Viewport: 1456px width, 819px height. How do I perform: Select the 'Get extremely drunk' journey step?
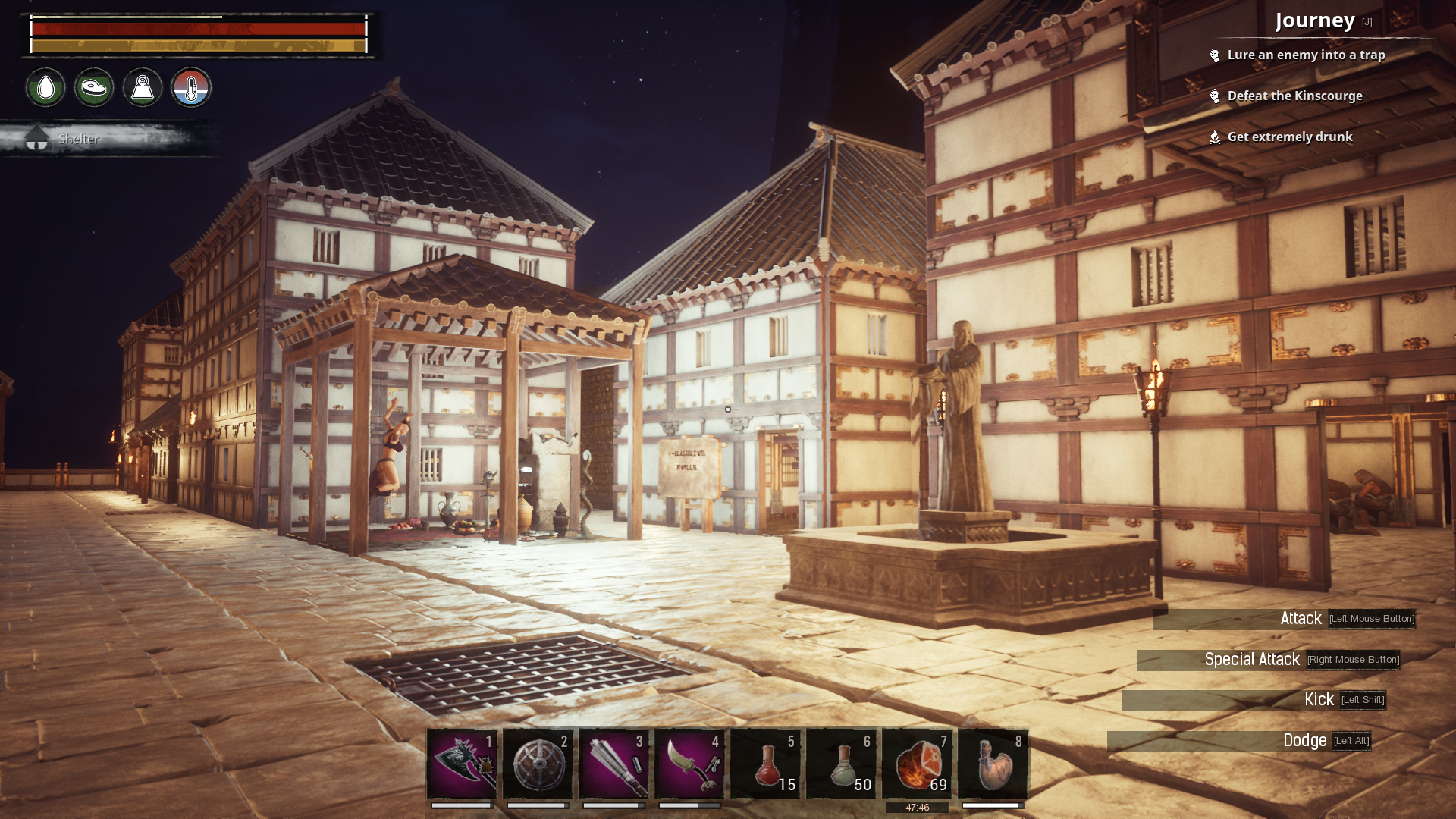coord(1291,136)
